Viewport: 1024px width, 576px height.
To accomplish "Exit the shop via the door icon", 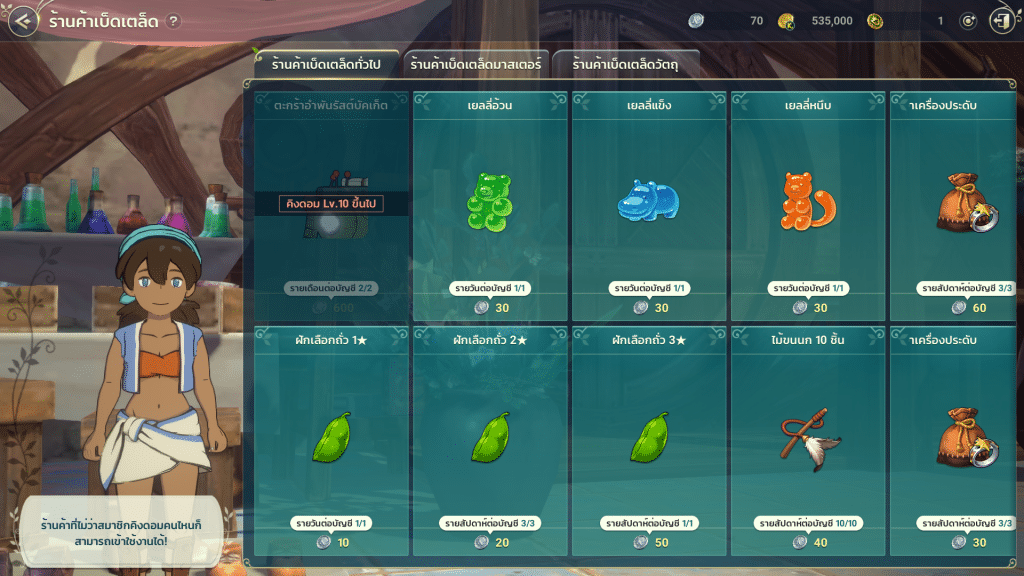I will coord(1000,20).
